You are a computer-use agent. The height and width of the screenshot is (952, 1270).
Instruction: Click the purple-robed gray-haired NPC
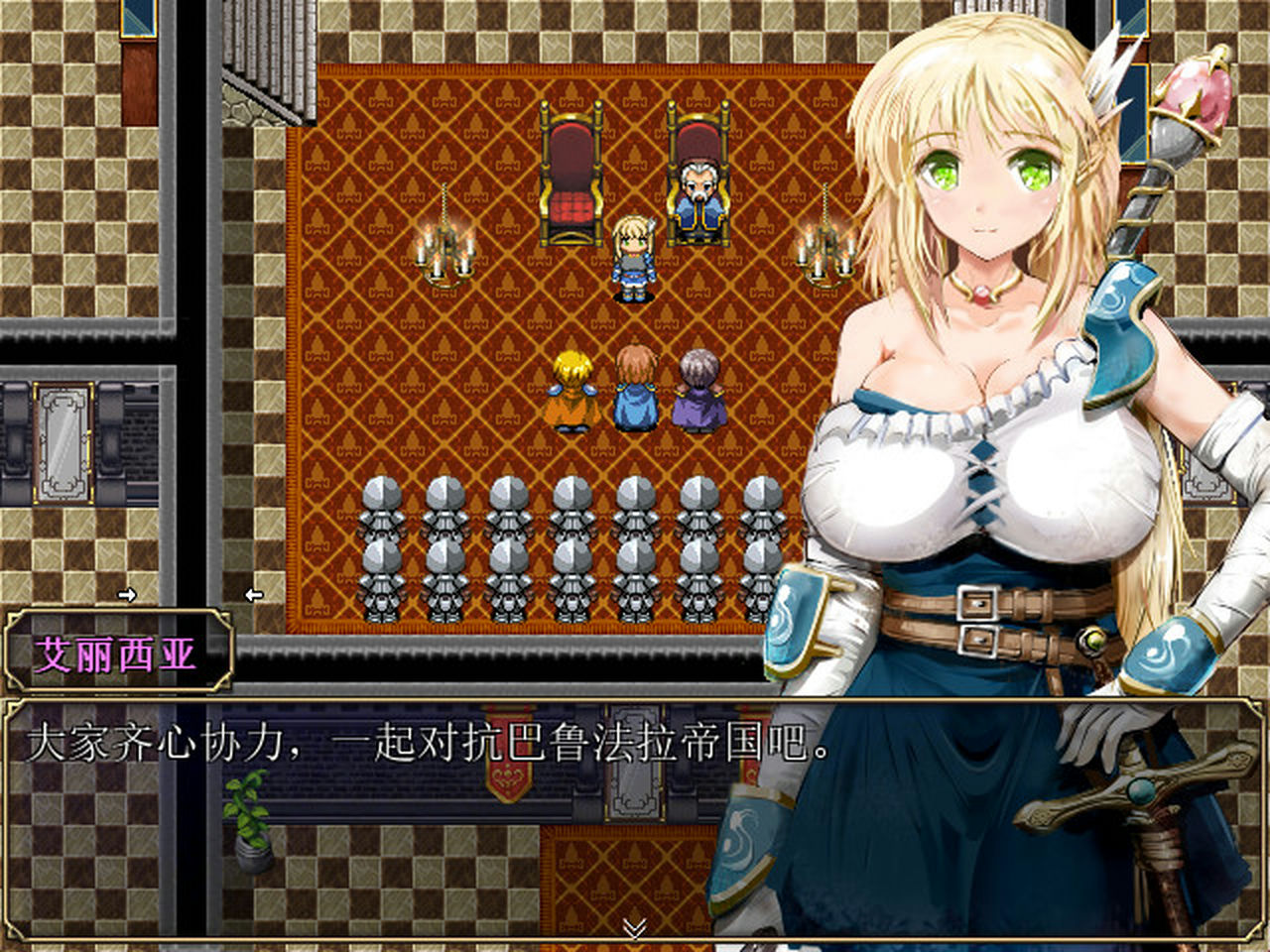698,387
